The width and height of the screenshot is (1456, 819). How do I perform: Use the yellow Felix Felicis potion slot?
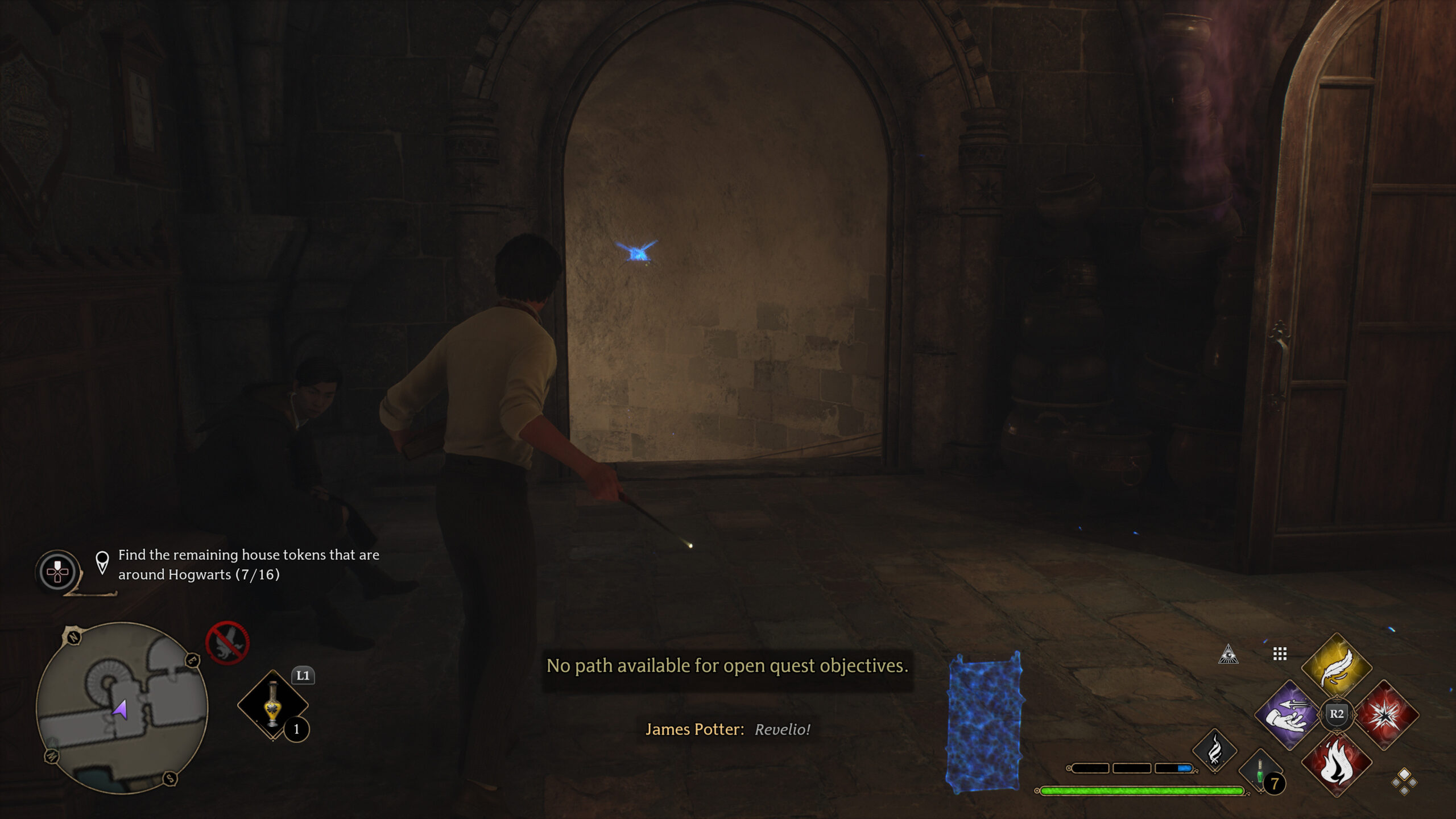tap(273, 705)
